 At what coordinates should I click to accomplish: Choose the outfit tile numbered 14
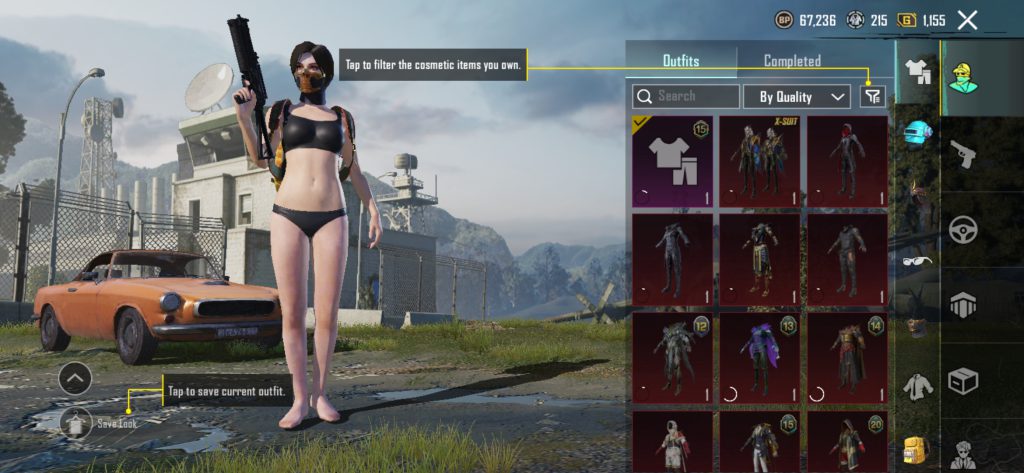tap(847, 357)
